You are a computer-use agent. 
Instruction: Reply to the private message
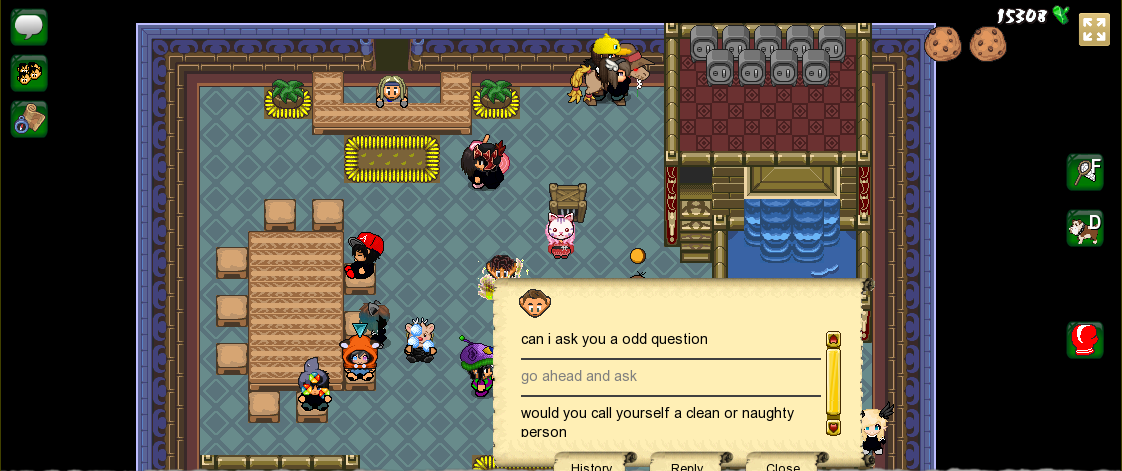[x=687, y=465]
